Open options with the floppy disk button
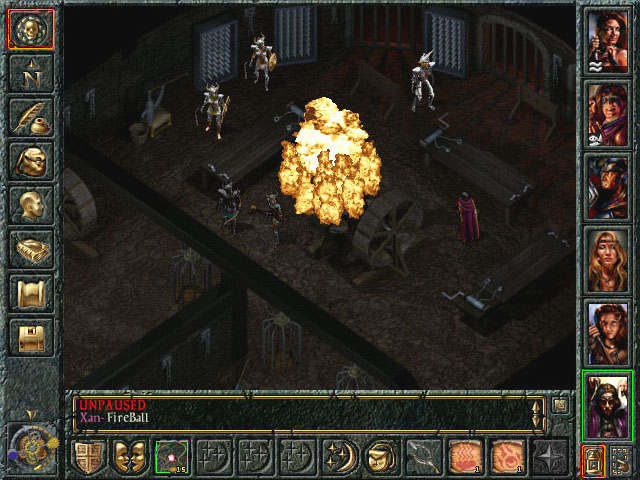Image resolution: width=640 pixels, height=480 pixels. point(30,337)
